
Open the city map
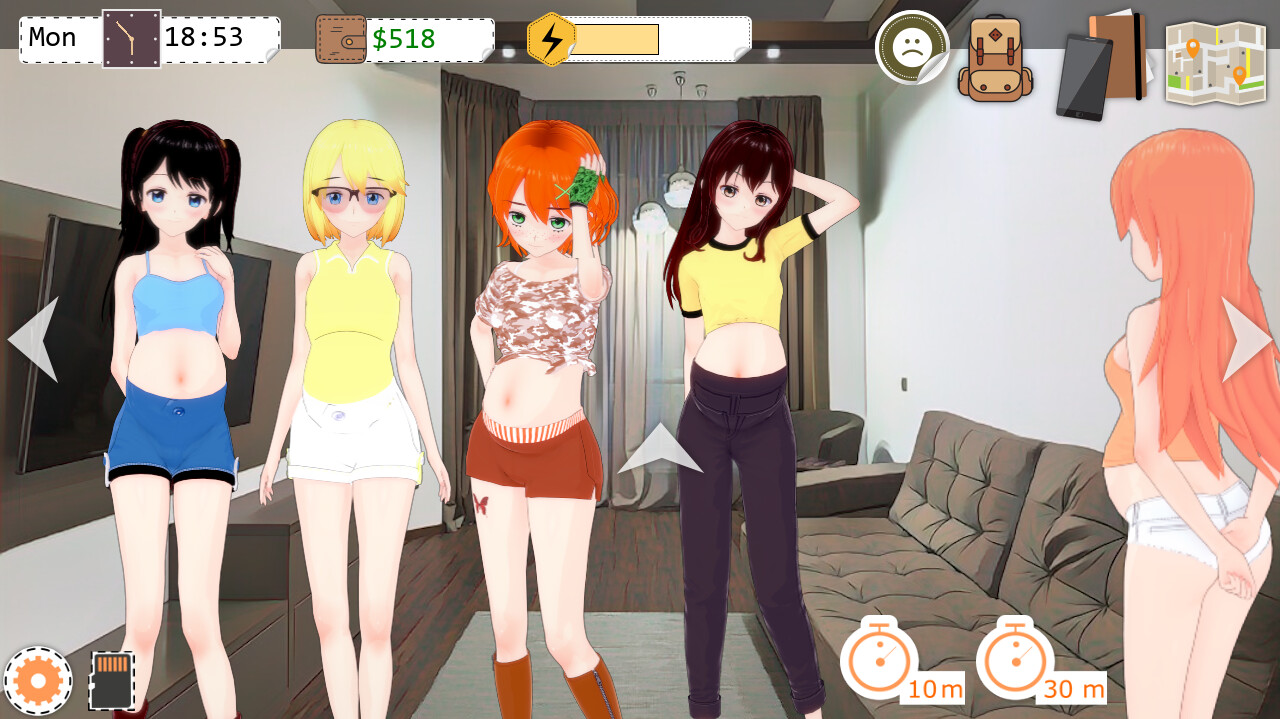click(1215, 62)
